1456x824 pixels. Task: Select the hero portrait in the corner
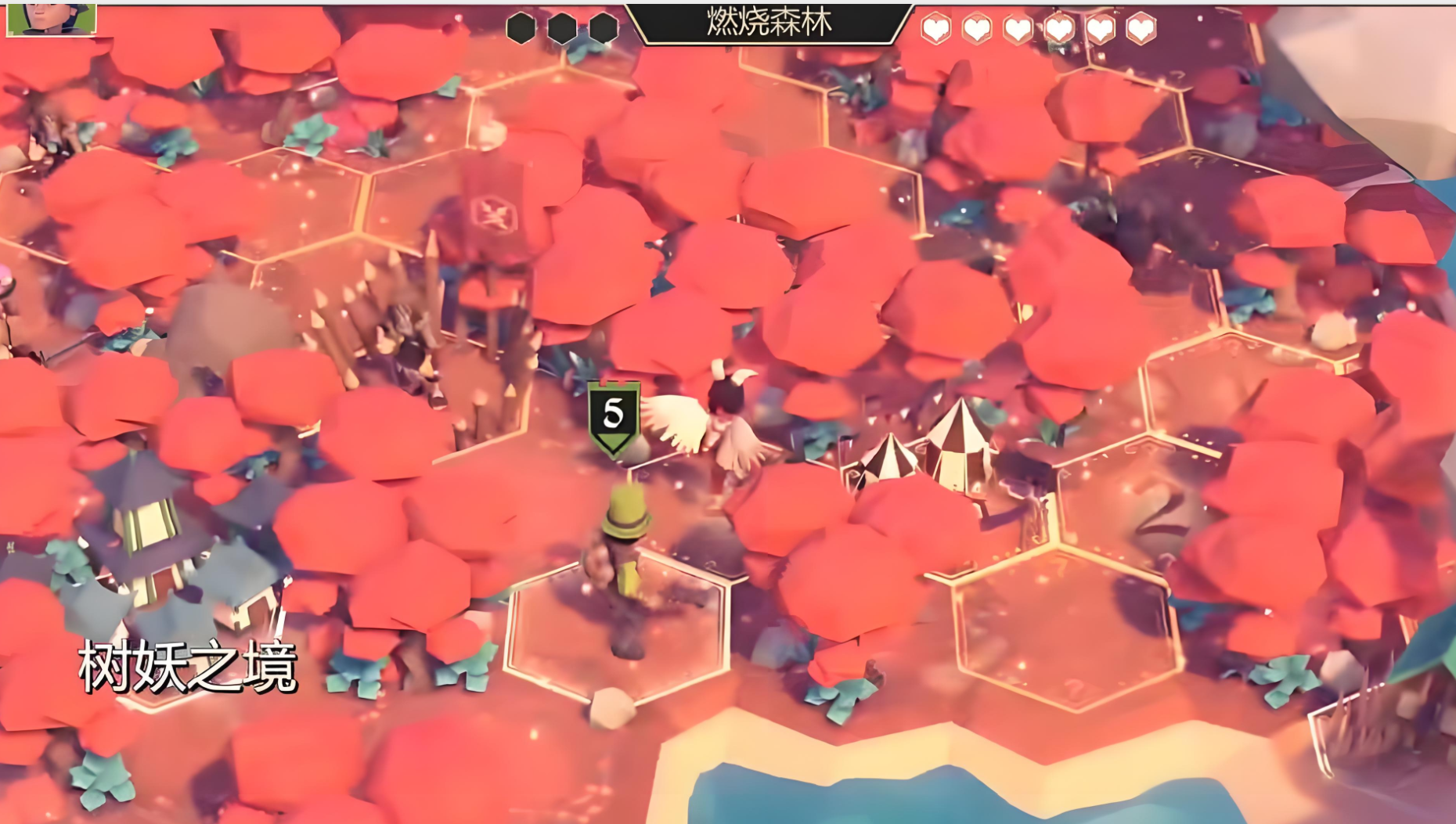(52, 19)
